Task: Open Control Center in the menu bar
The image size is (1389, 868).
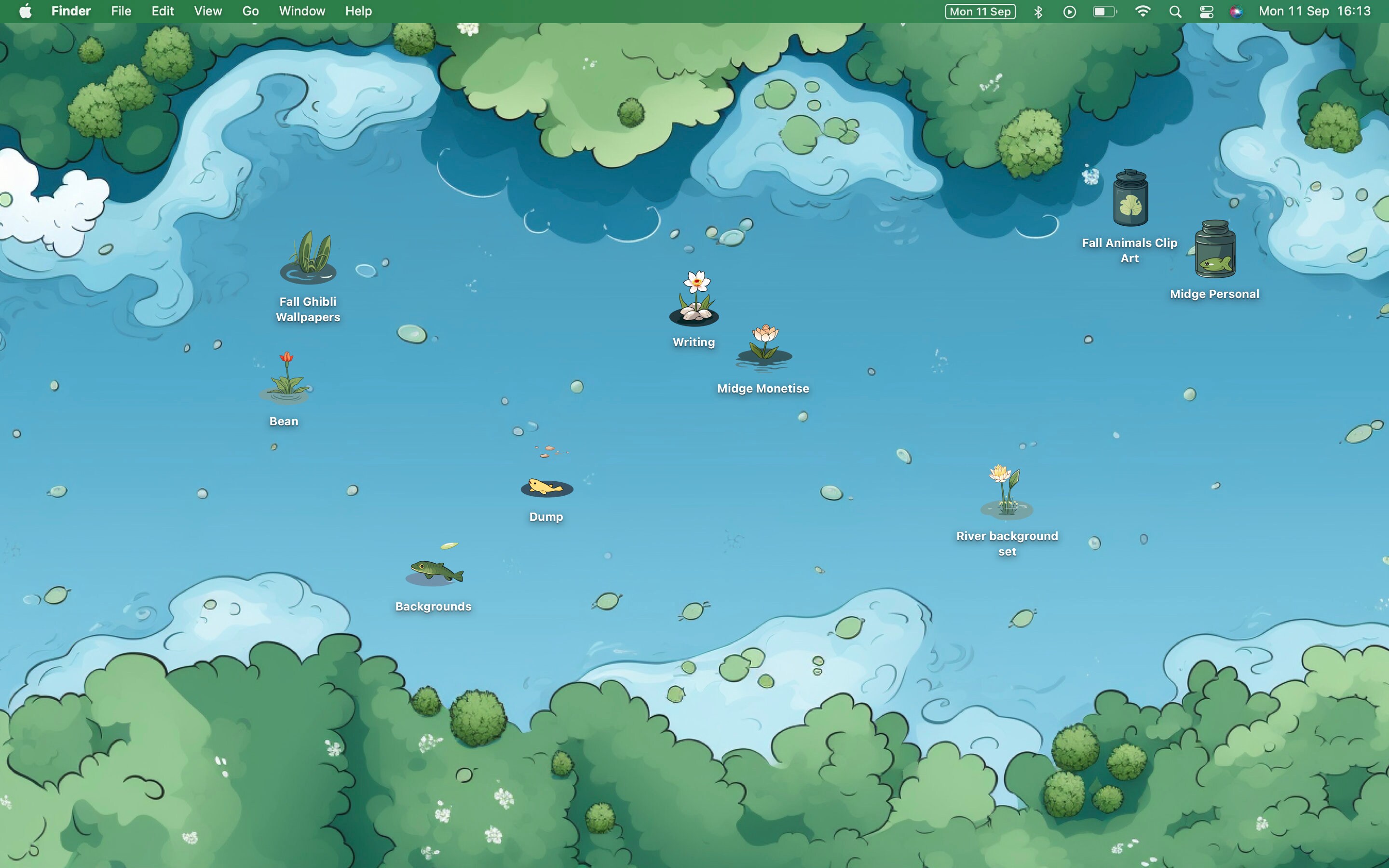Action: (1206, 11)
